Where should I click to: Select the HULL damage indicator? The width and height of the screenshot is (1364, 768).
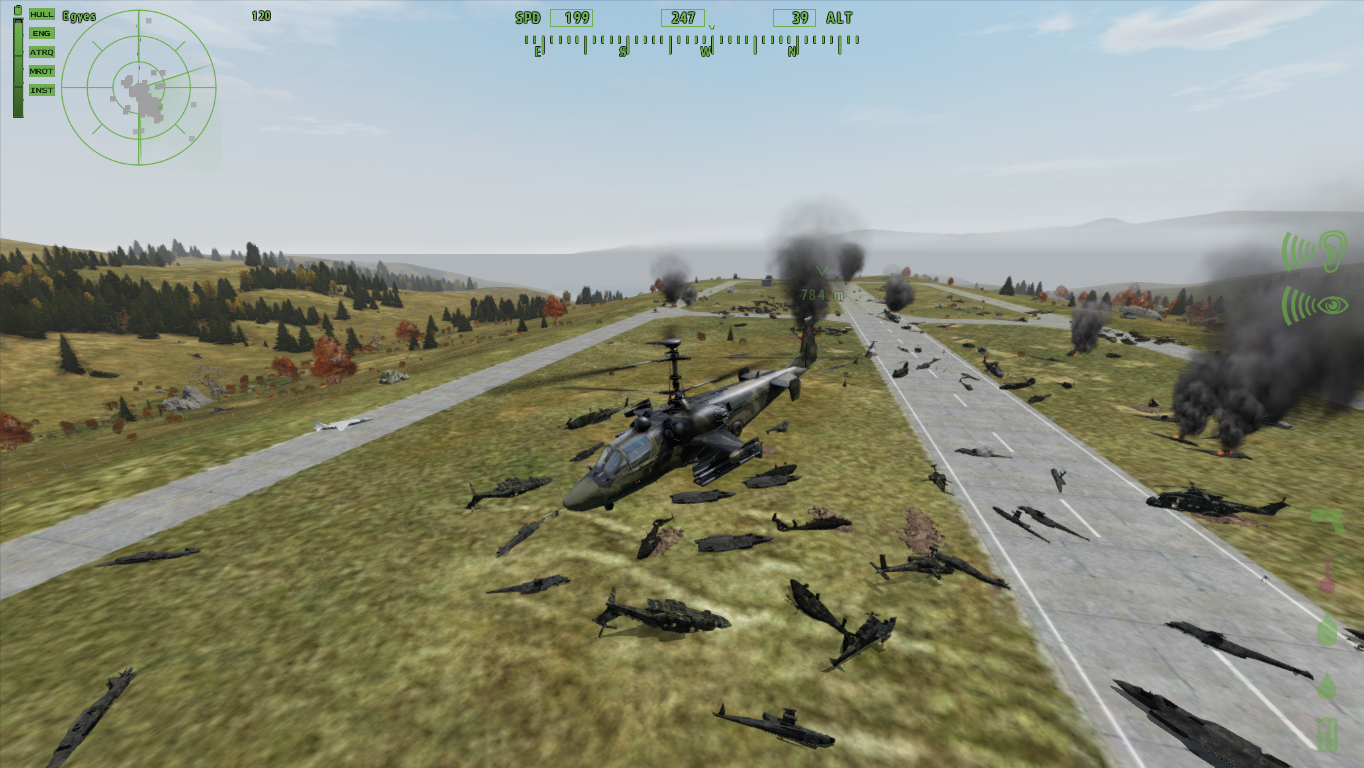pyautogui.click(x=42, y=14)
